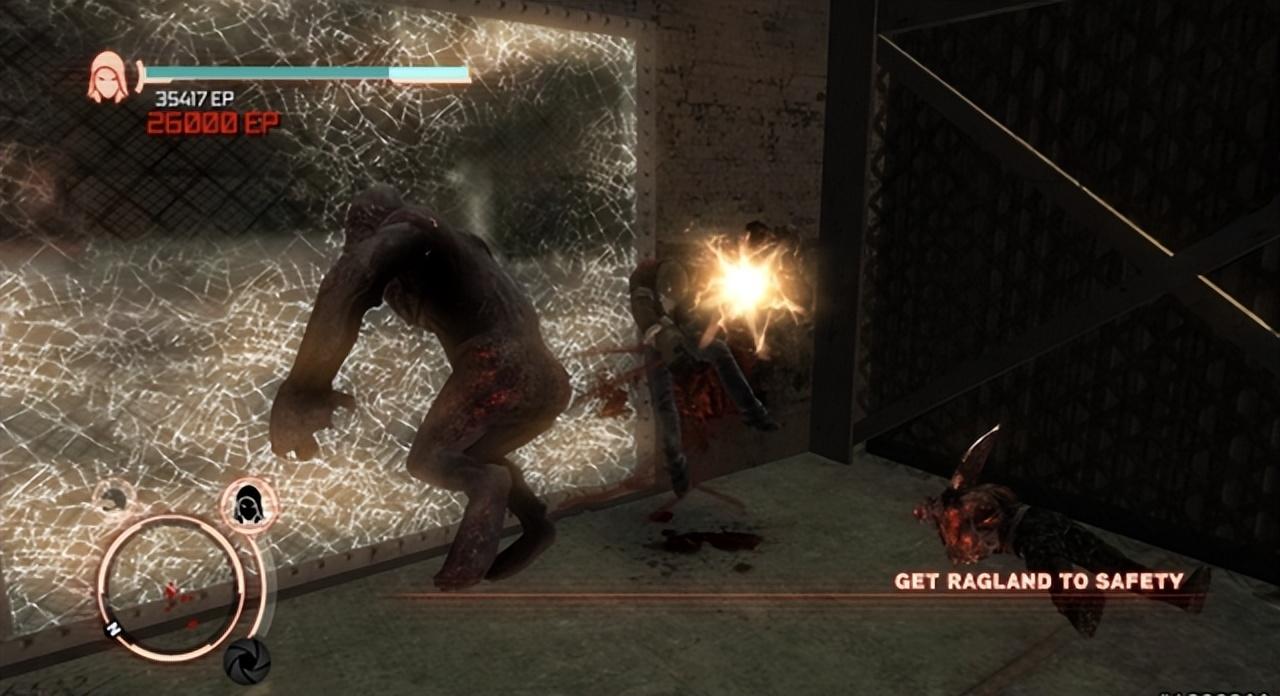
Task: Click the hooded character portrait beside the health bar
Action: click(107, 77)
